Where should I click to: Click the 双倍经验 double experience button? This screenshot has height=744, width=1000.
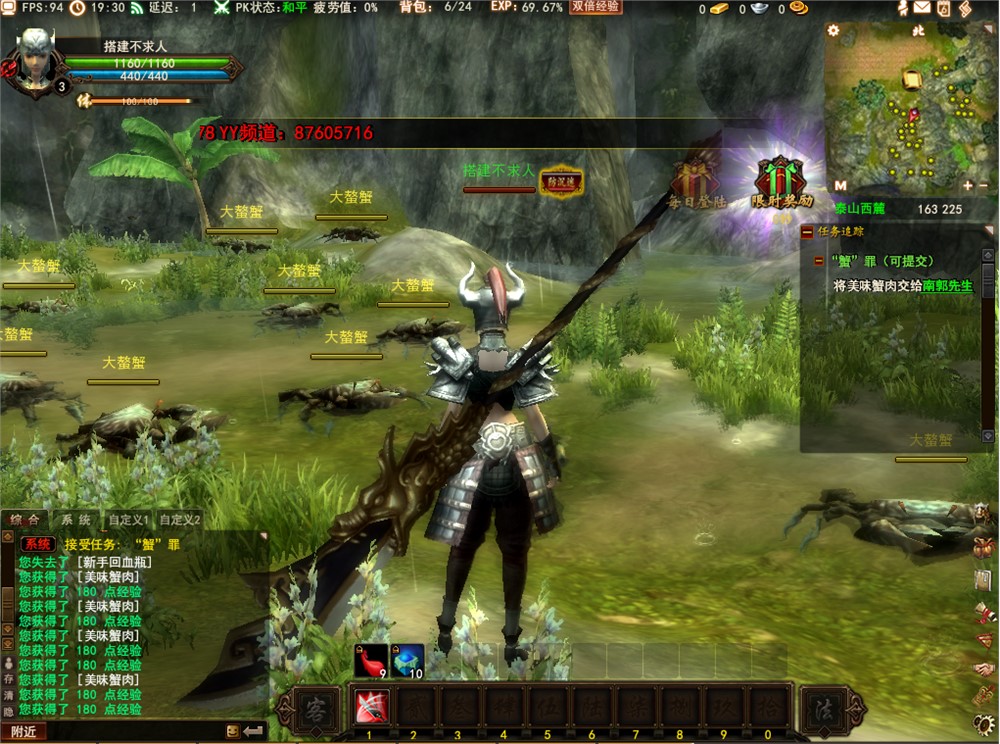click(596, 7)
